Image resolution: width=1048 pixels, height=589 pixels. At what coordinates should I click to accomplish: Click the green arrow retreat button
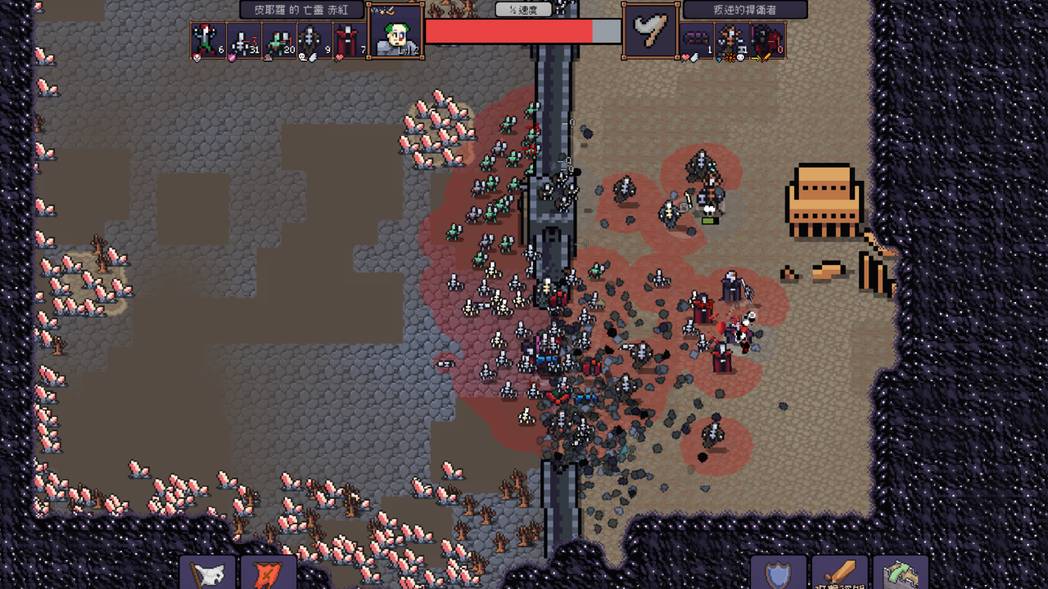900,574
